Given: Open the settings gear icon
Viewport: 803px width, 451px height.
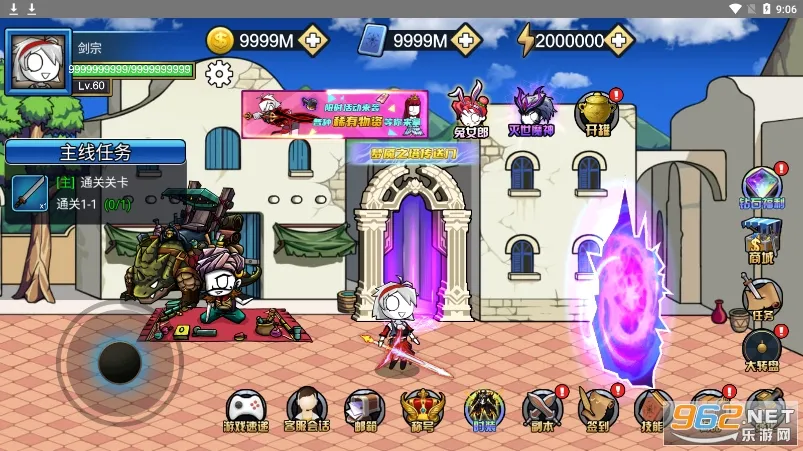Looking at the screenshot, I should [219, 74].
